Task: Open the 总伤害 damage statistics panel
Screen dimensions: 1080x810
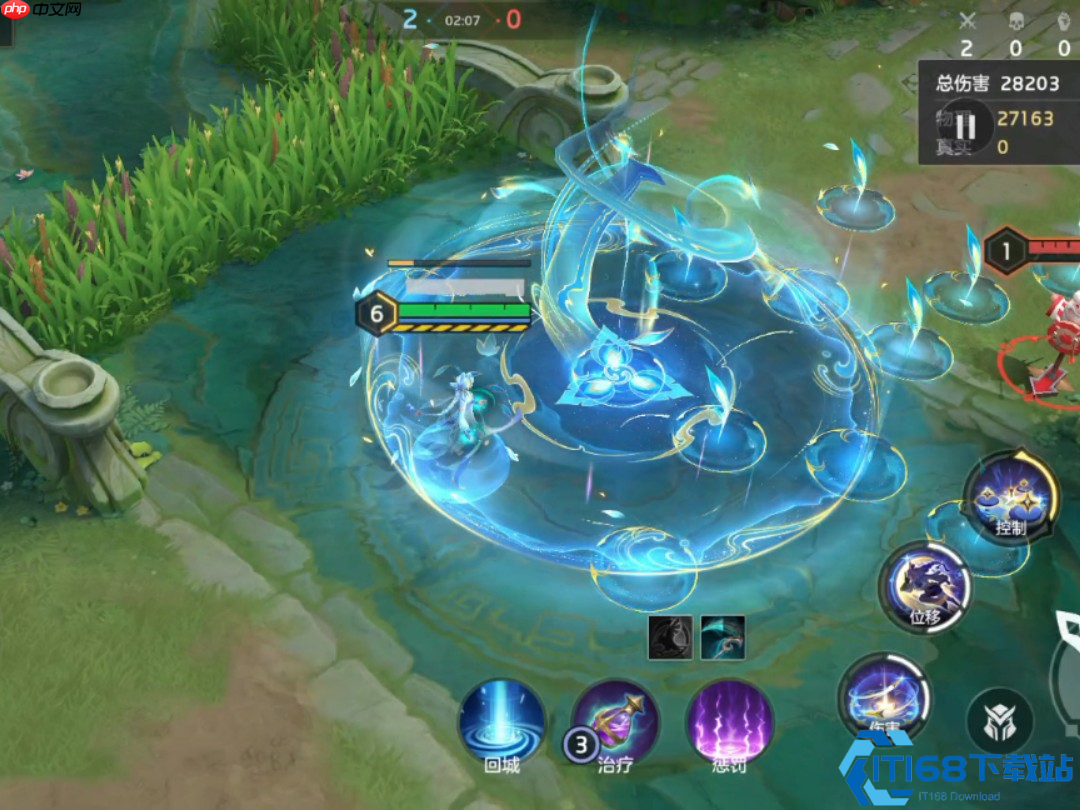Action: coord(997,84)
